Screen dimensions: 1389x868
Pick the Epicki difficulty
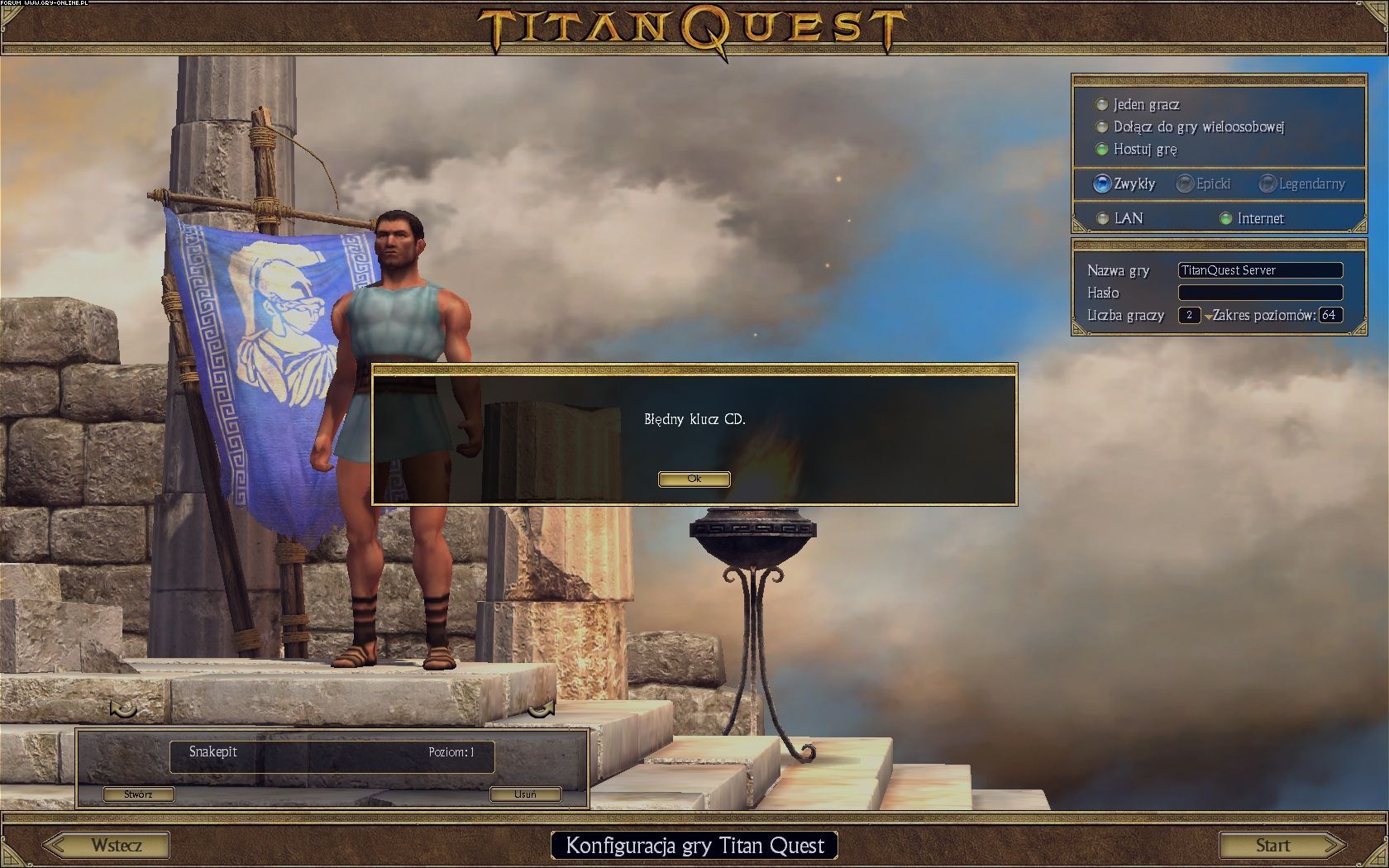1185,184
